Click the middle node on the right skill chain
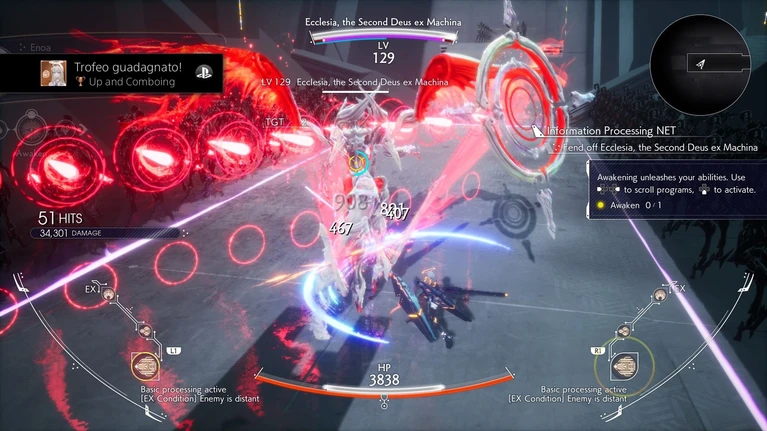Image resolution: width=767 pixels, height=431 pixels. click(x=622, y=330)
